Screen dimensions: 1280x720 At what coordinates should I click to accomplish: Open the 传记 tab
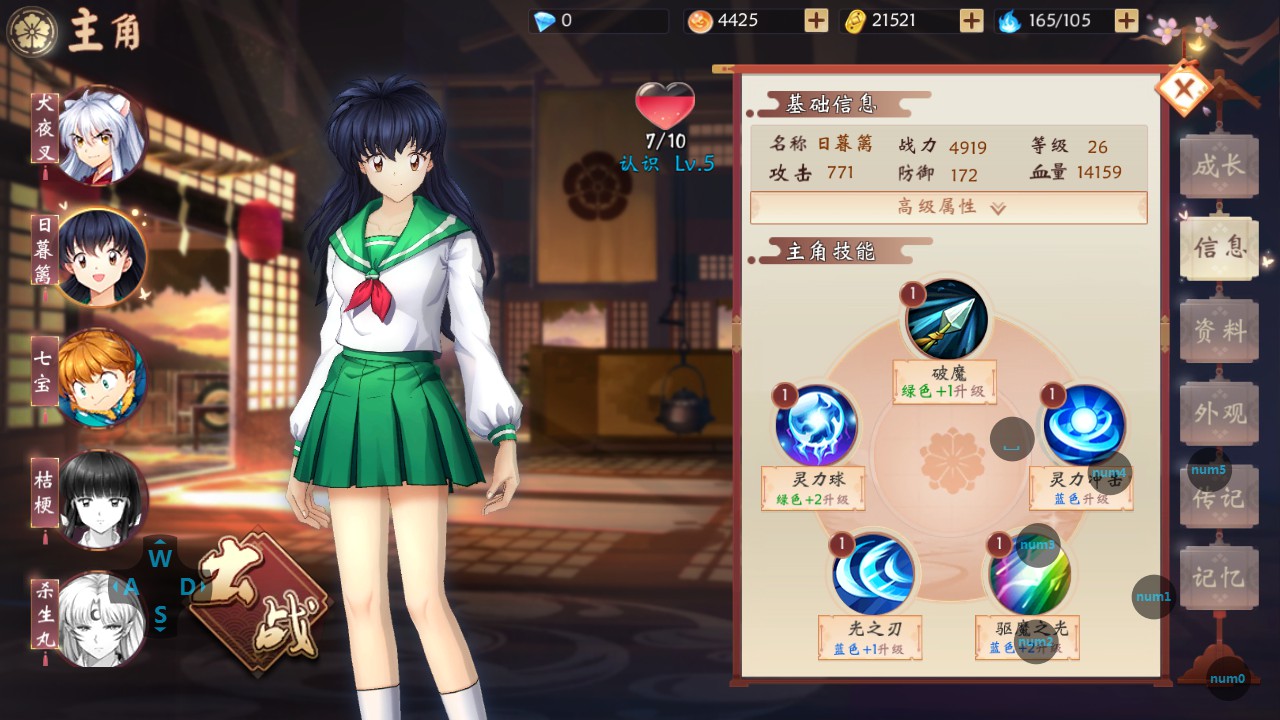[1218, 496]
